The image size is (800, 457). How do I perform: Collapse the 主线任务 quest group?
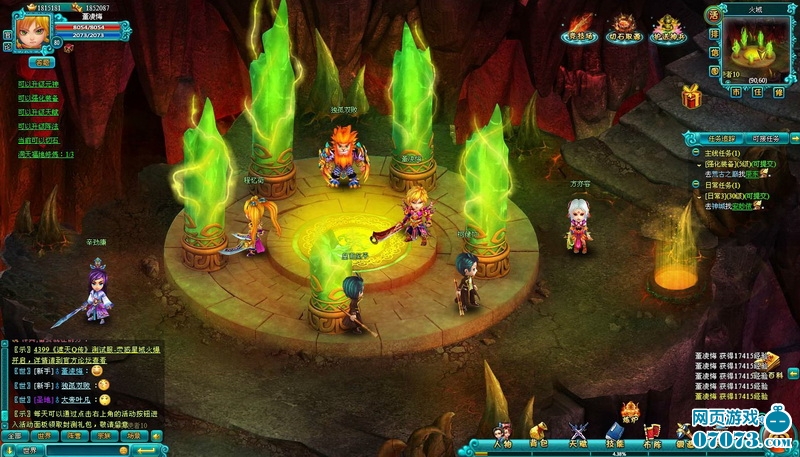click(697, 154)
